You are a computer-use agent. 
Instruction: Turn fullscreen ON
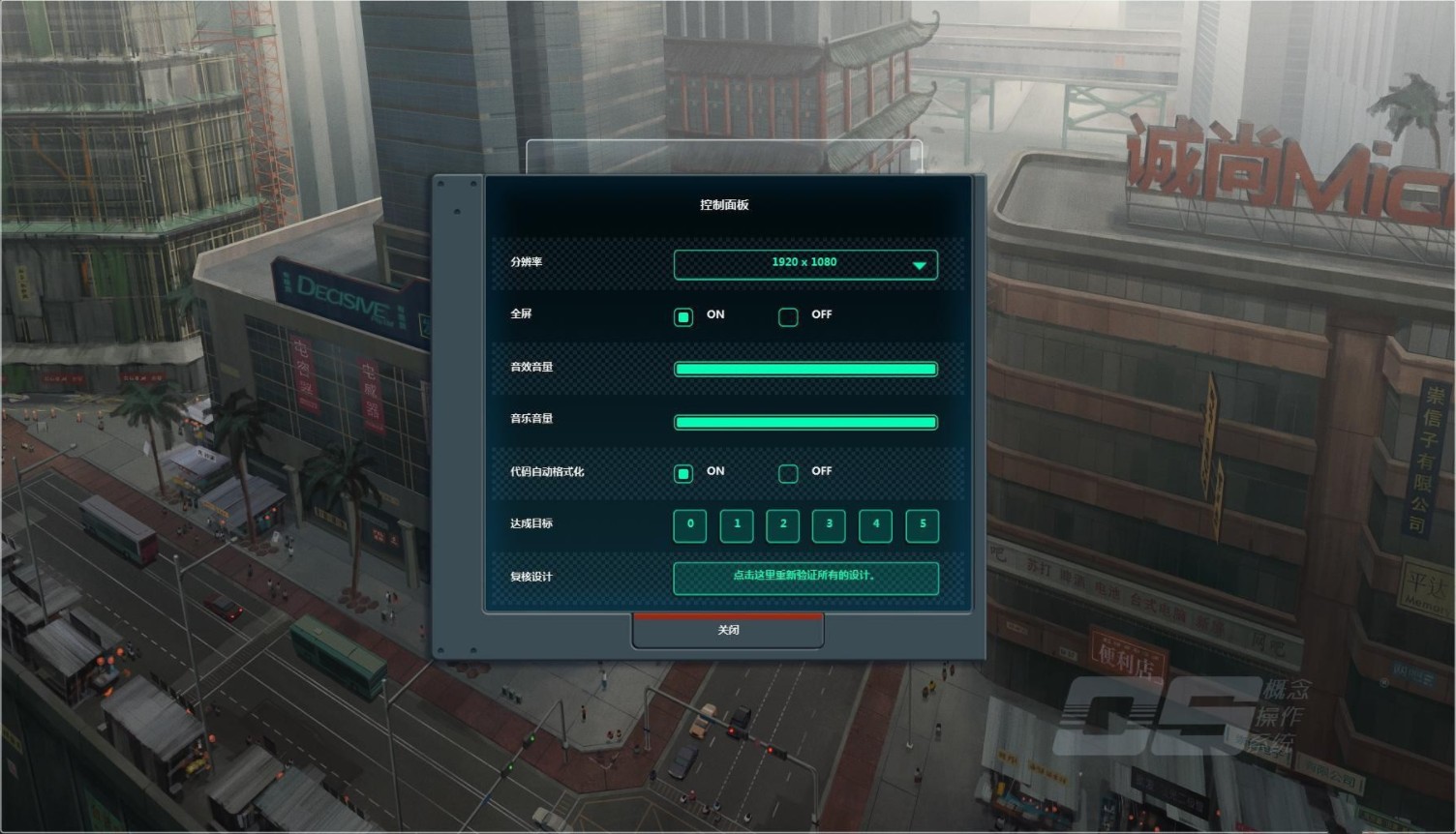click(683, 317)
